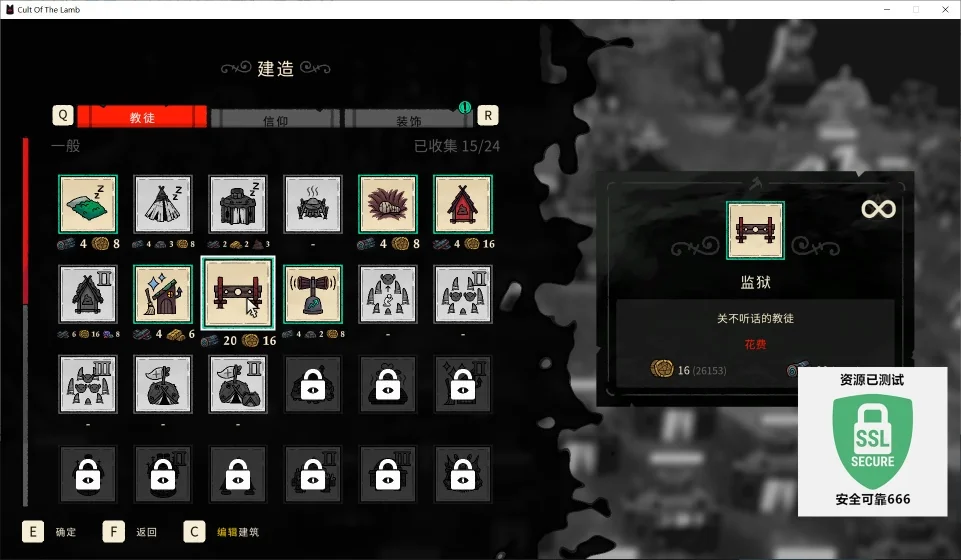This screenshot has height=560, width=961.
Task: Select the level II outhouse building
Action: pyautogui.click(x=88, y=294)
